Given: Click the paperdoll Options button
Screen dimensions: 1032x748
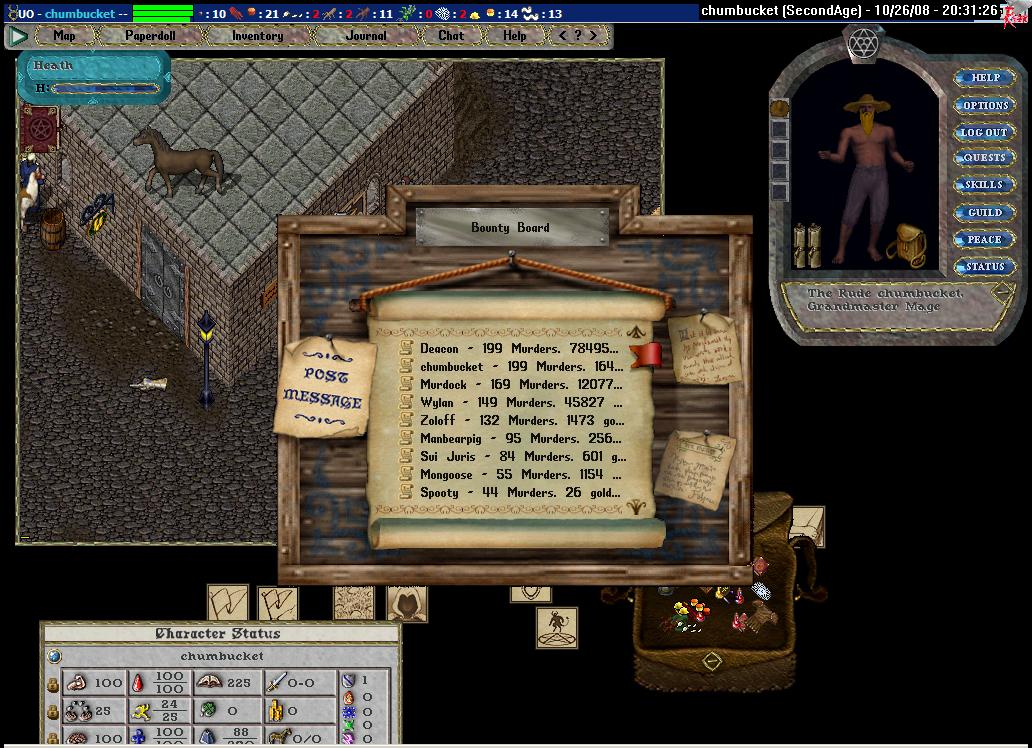Looking at the screenshot, I should tap(985, 105).
